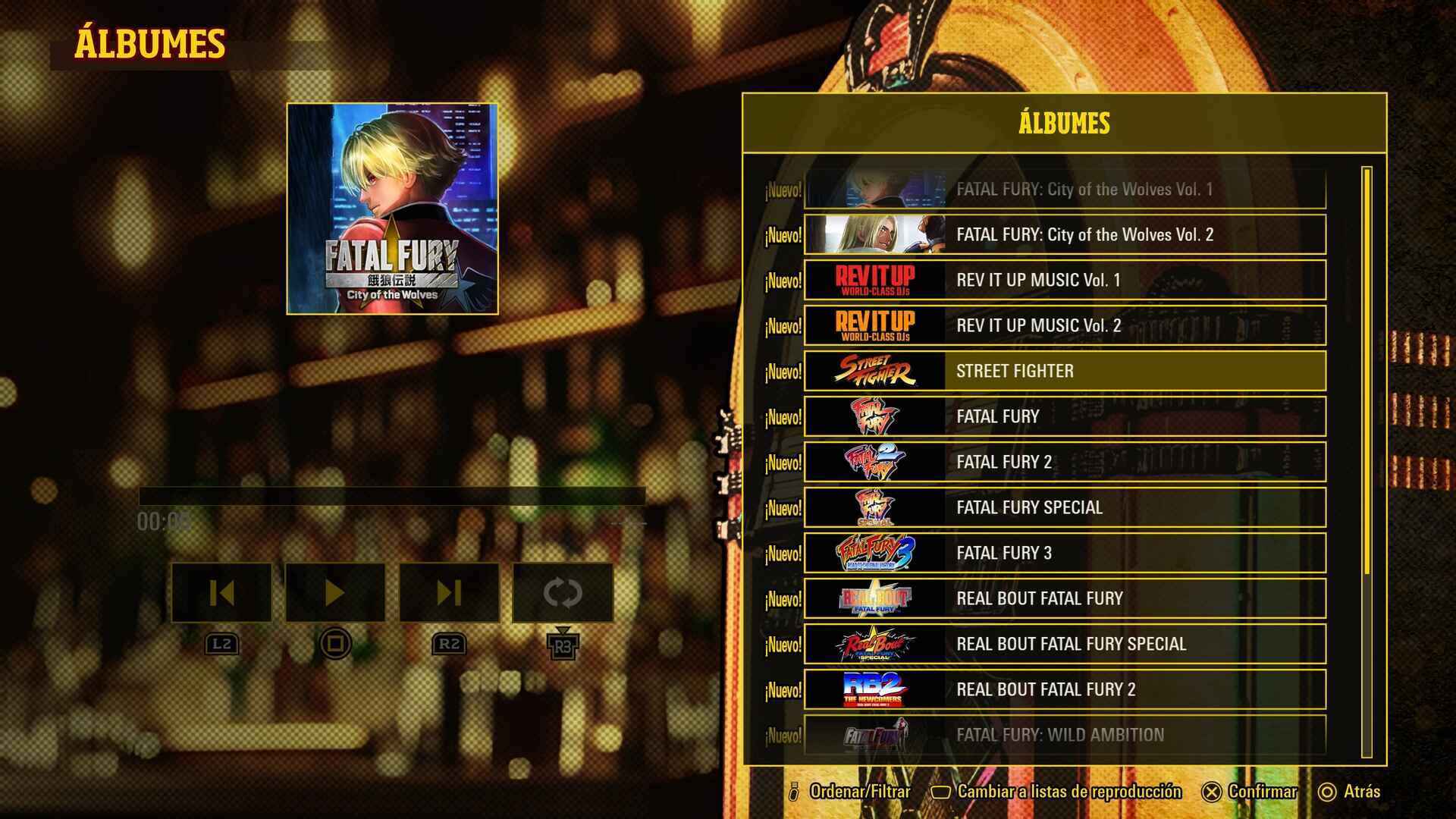Select FATAL FURY: WILD AMBITION album
1456x819 pixels.
pos(1065,734)
